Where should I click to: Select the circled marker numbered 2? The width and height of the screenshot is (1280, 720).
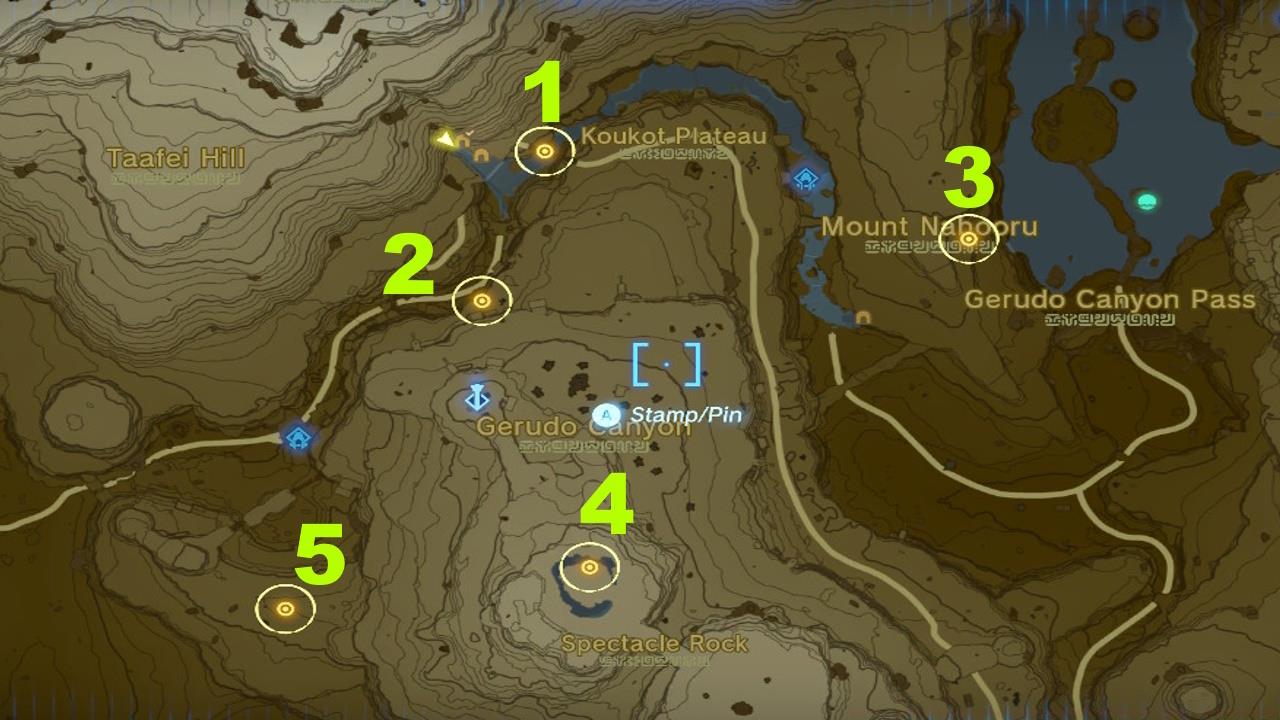coord(481,302)
